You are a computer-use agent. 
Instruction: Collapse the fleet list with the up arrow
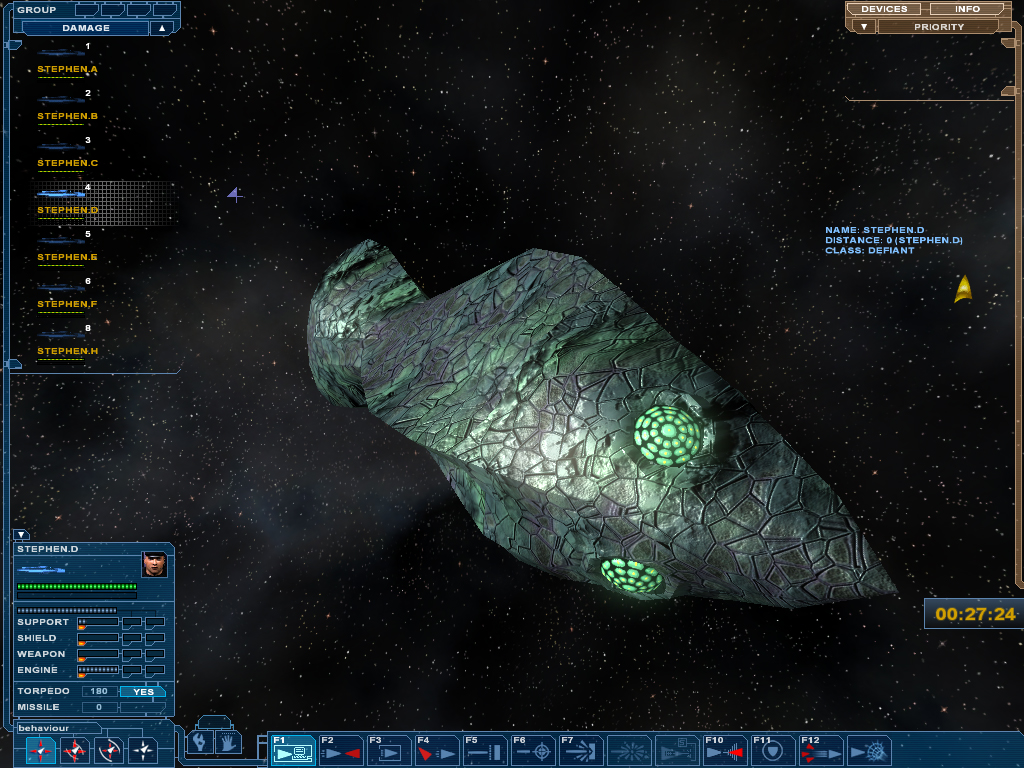pyautogui.click(x=162, y=28)
